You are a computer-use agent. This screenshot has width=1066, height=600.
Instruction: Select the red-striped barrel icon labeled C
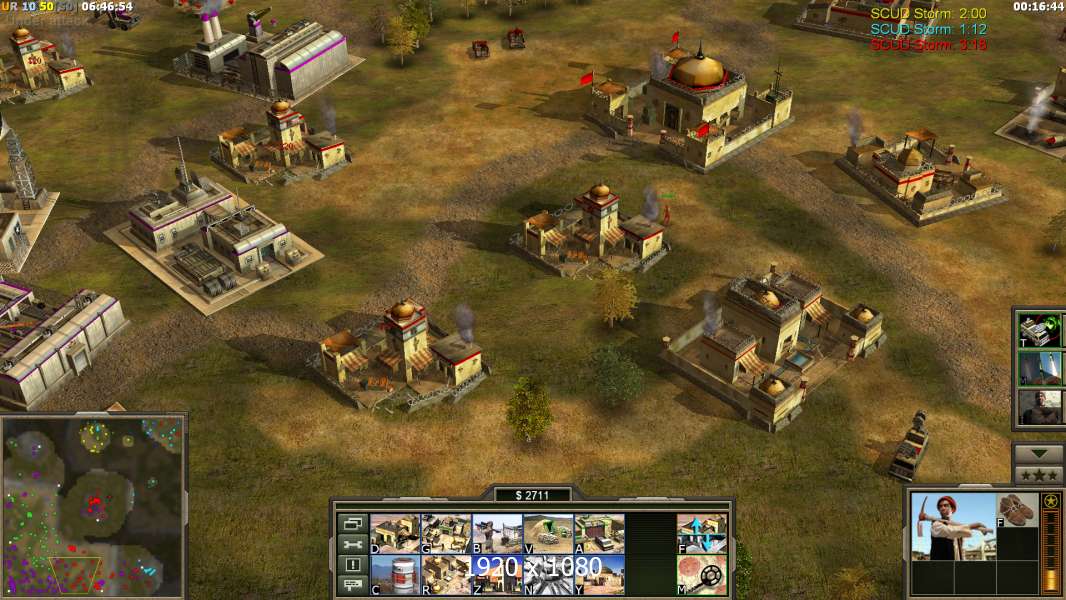pyautogui.click(x=395, y=575)
